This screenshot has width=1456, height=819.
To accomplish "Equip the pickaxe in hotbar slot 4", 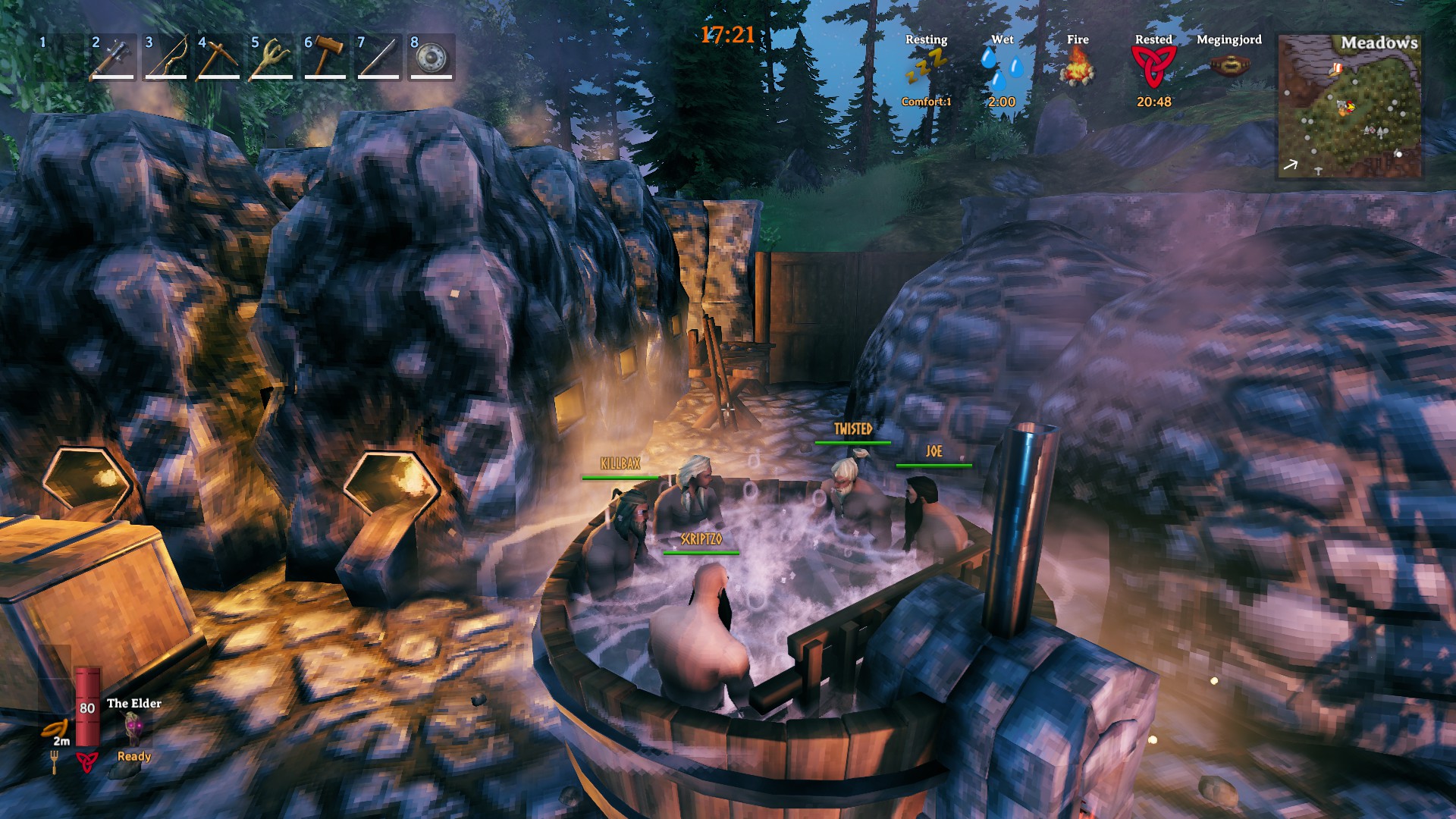I will coord(220,62).
